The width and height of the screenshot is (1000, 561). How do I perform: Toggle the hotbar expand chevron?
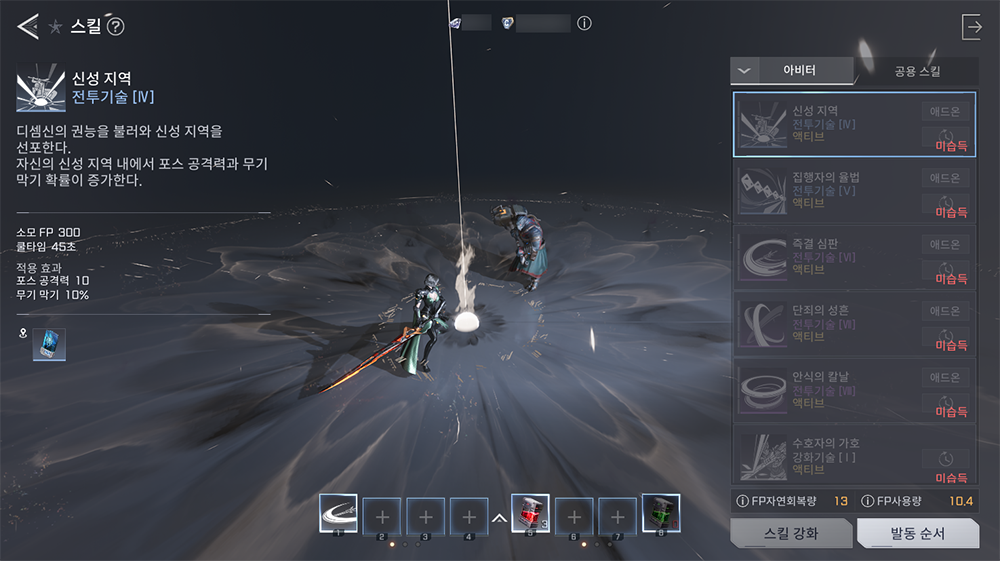tap(499, 518)
